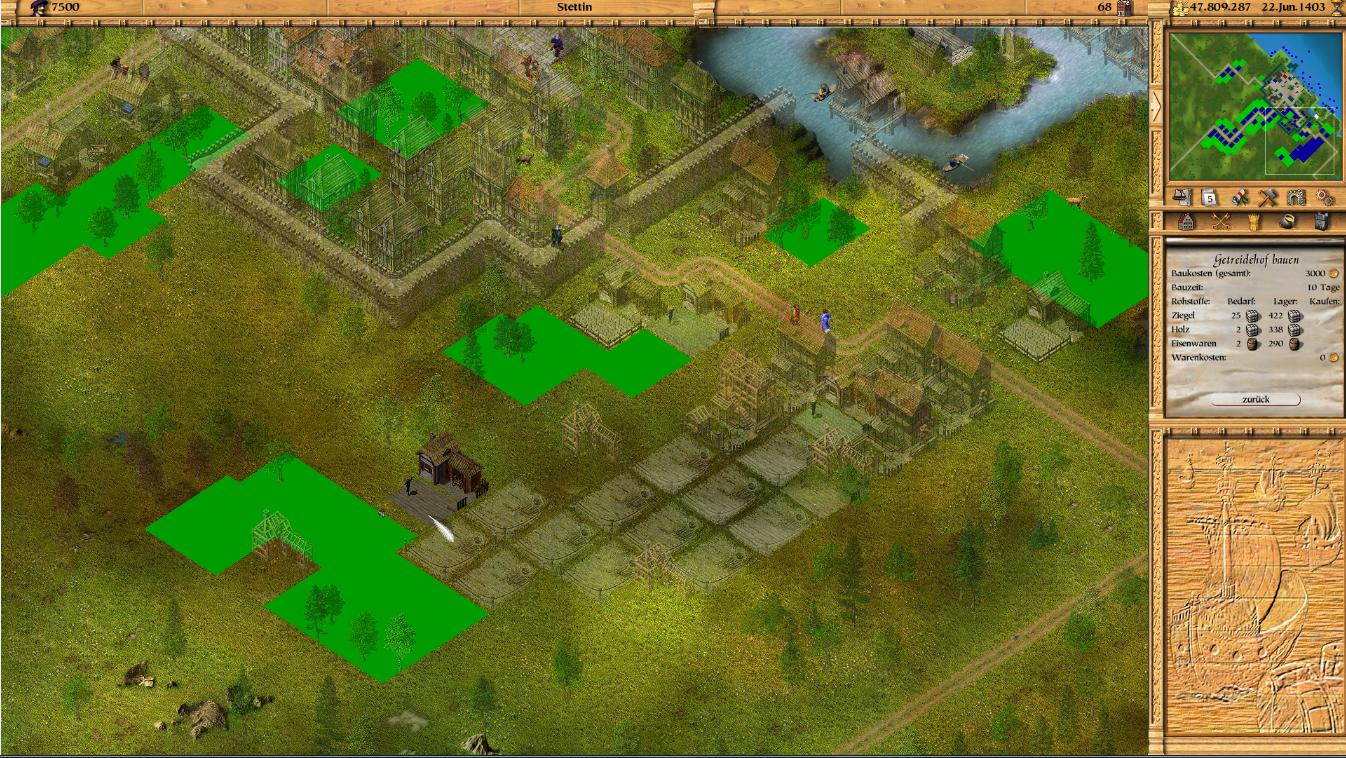1346x758 pixels.
Task: Choose the crossed keys category
Action: (x=1220, y=222)
